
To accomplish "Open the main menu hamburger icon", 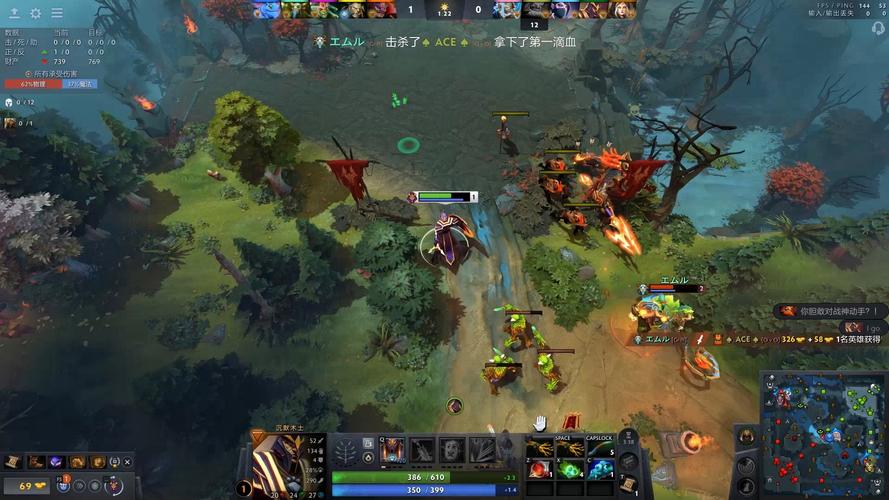I will coord(57,13).
